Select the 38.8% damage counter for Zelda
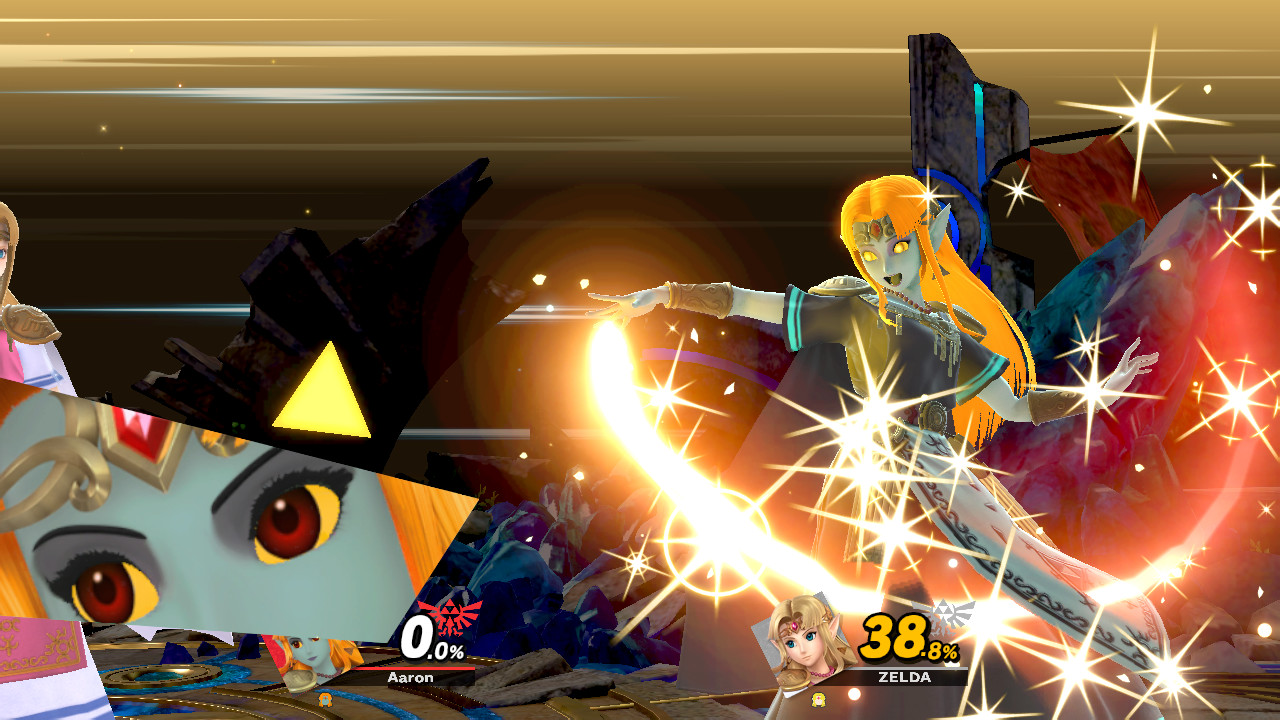The image size is (1280, 720). tap(897, 635)
